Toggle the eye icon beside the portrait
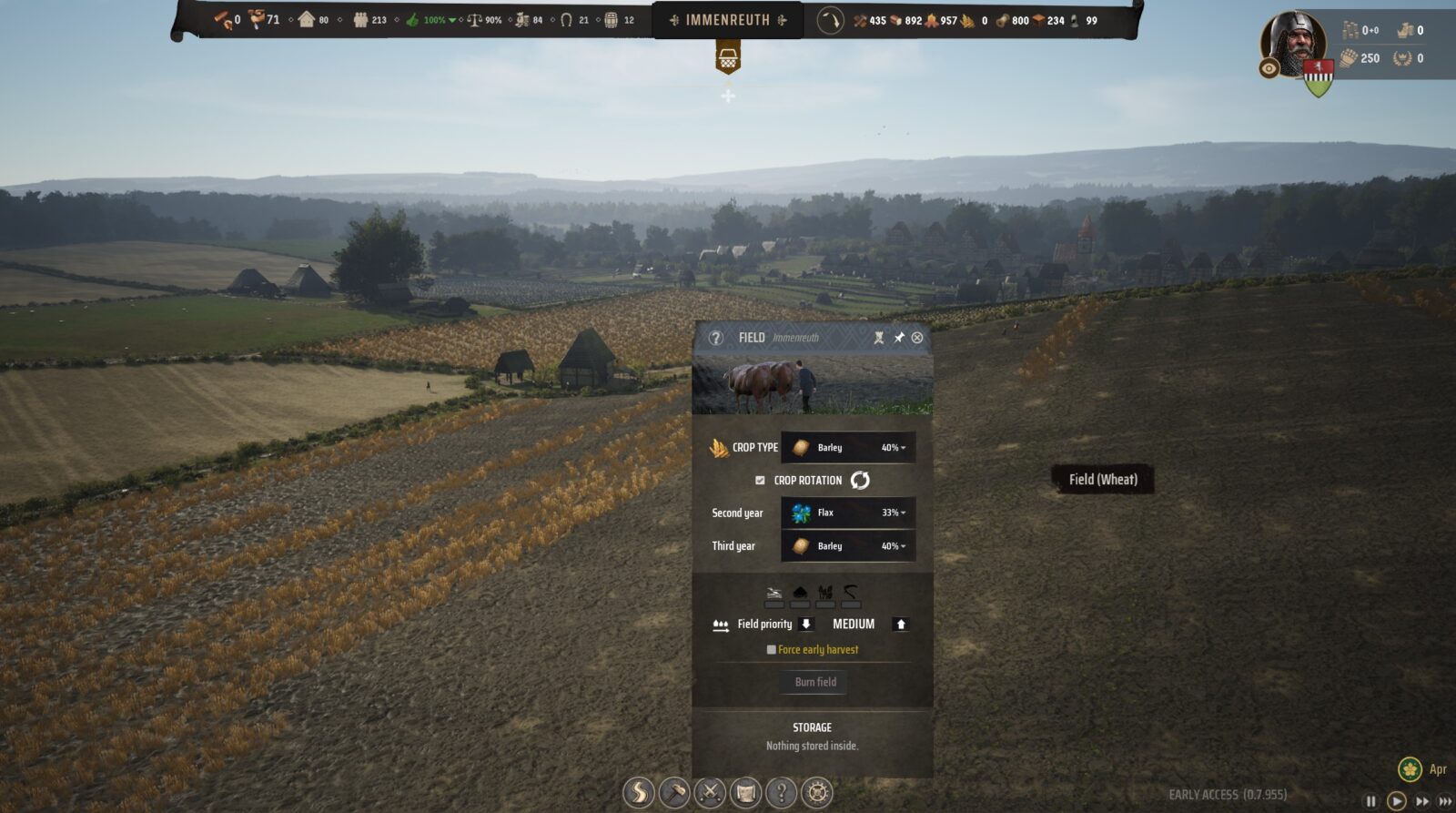This screenshot has height=813, width=1456. pos(1269,68)
